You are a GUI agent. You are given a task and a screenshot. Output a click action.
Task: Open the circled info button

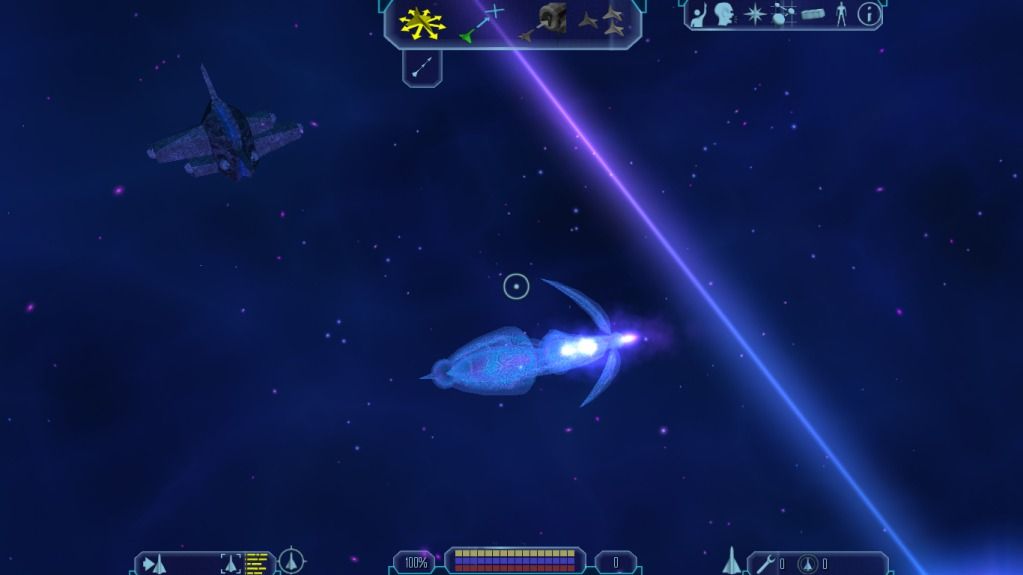[x=869, y=15]
